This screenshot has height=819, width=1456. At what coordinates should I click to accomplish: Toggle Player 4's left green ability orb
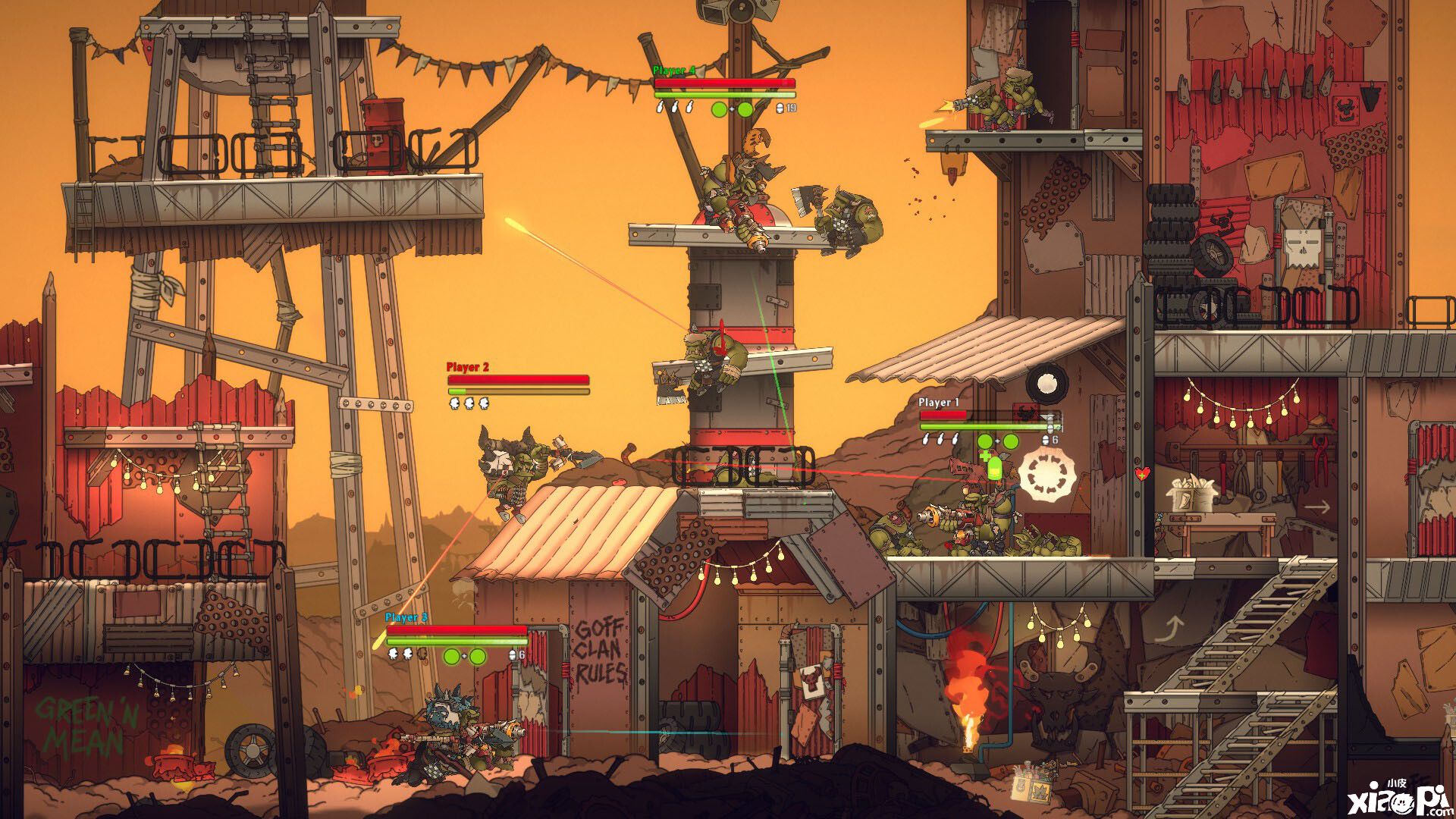point(718,111)
